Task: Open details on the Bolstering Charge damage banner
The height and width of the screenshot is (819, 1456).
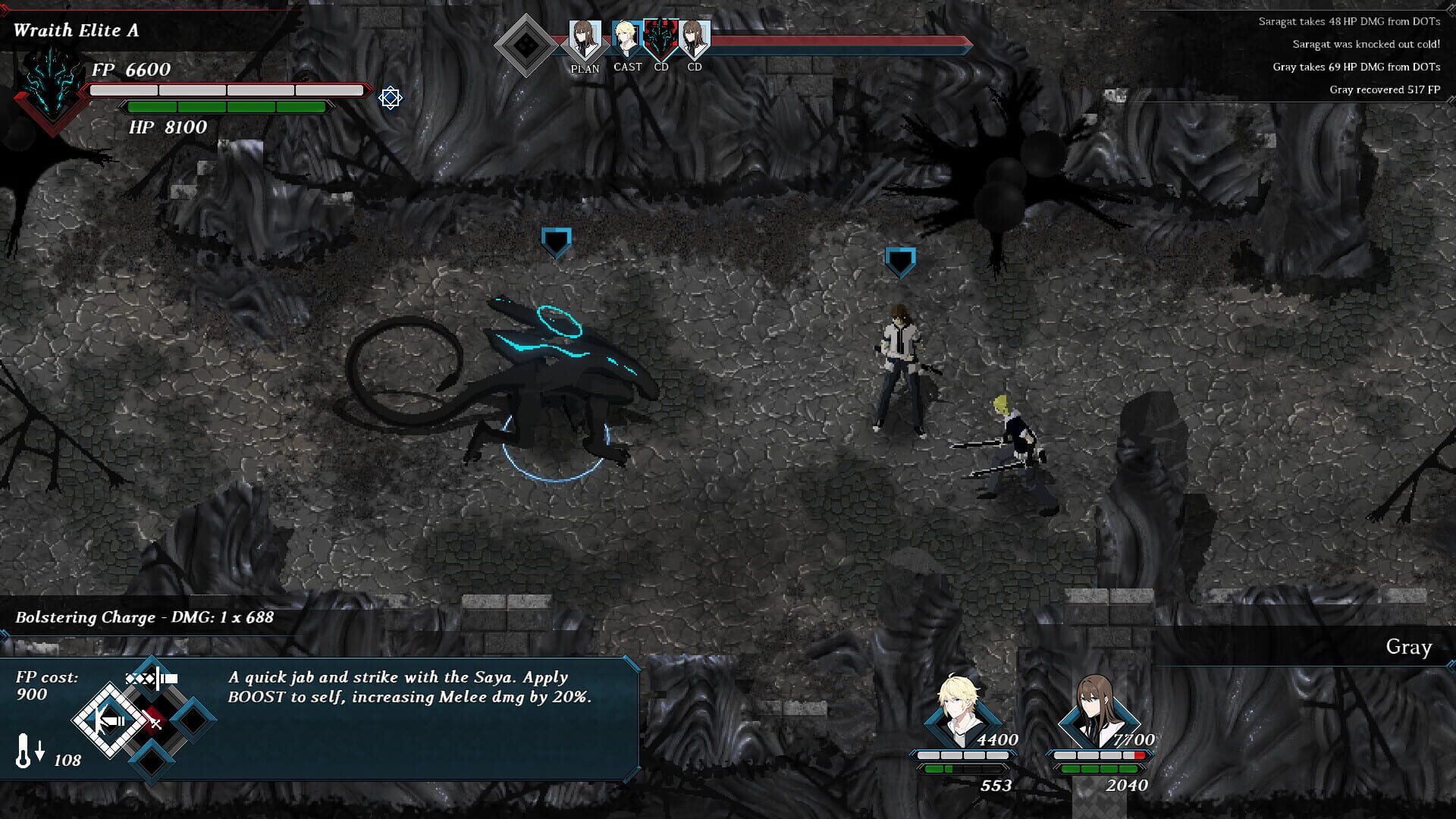Action: (144, 617)
